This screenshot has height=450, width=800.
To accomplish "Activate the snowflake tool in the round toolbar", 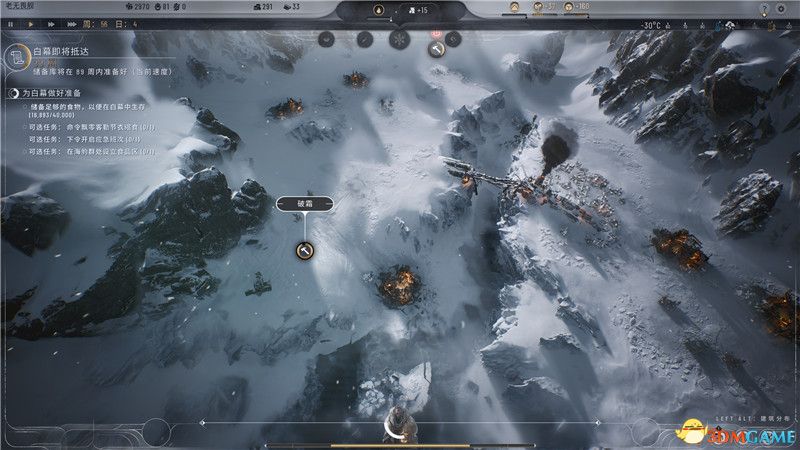I will click(x=400, y=38).
